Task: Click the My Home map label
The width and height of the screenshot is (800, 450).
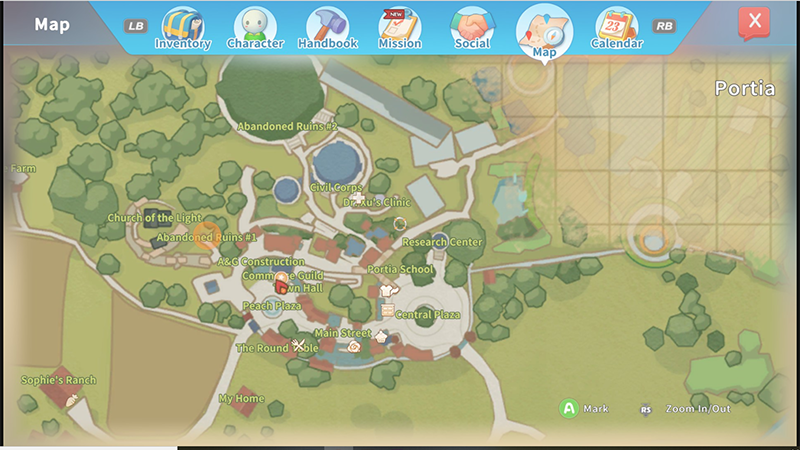Action: pyautogui.click(x=241, y=399)
